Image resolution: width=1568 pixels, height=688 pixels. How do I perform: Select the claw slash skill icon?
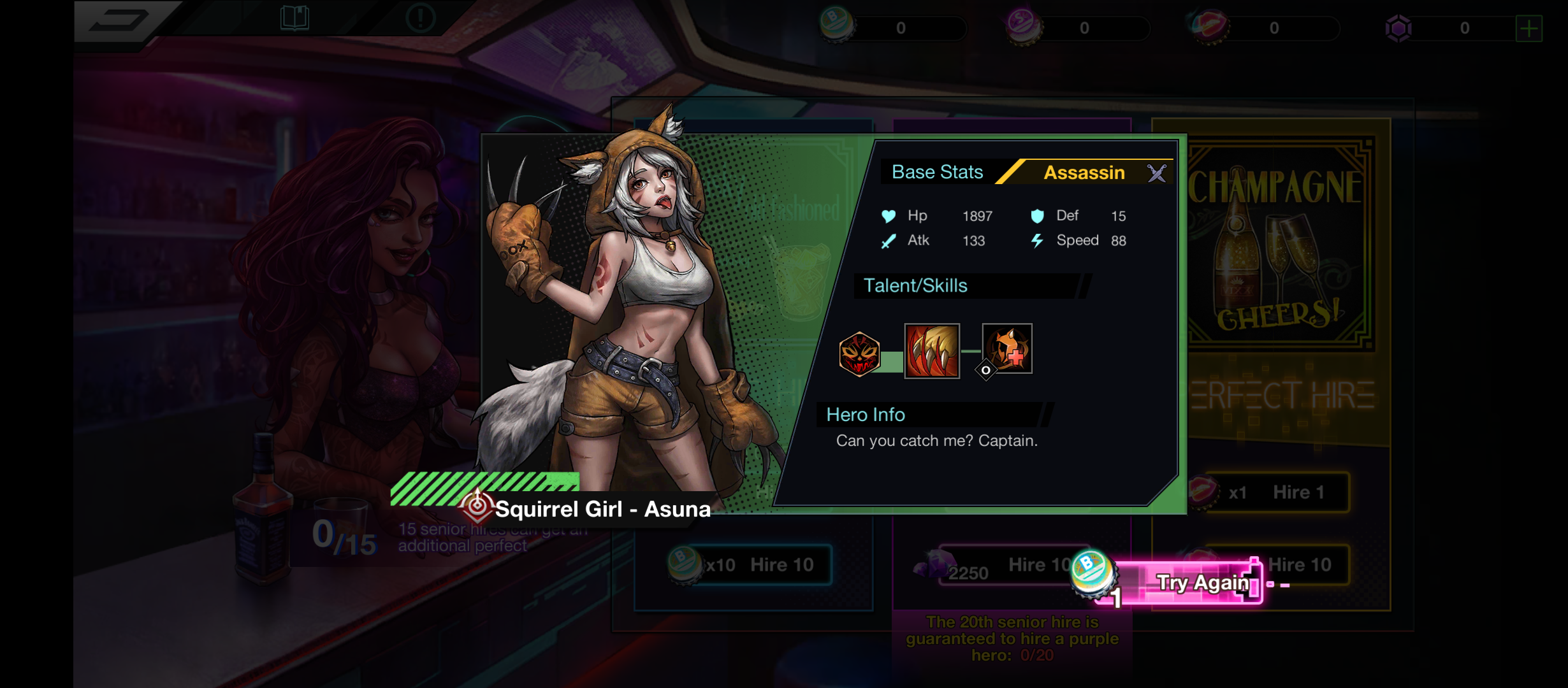(932, 351)
